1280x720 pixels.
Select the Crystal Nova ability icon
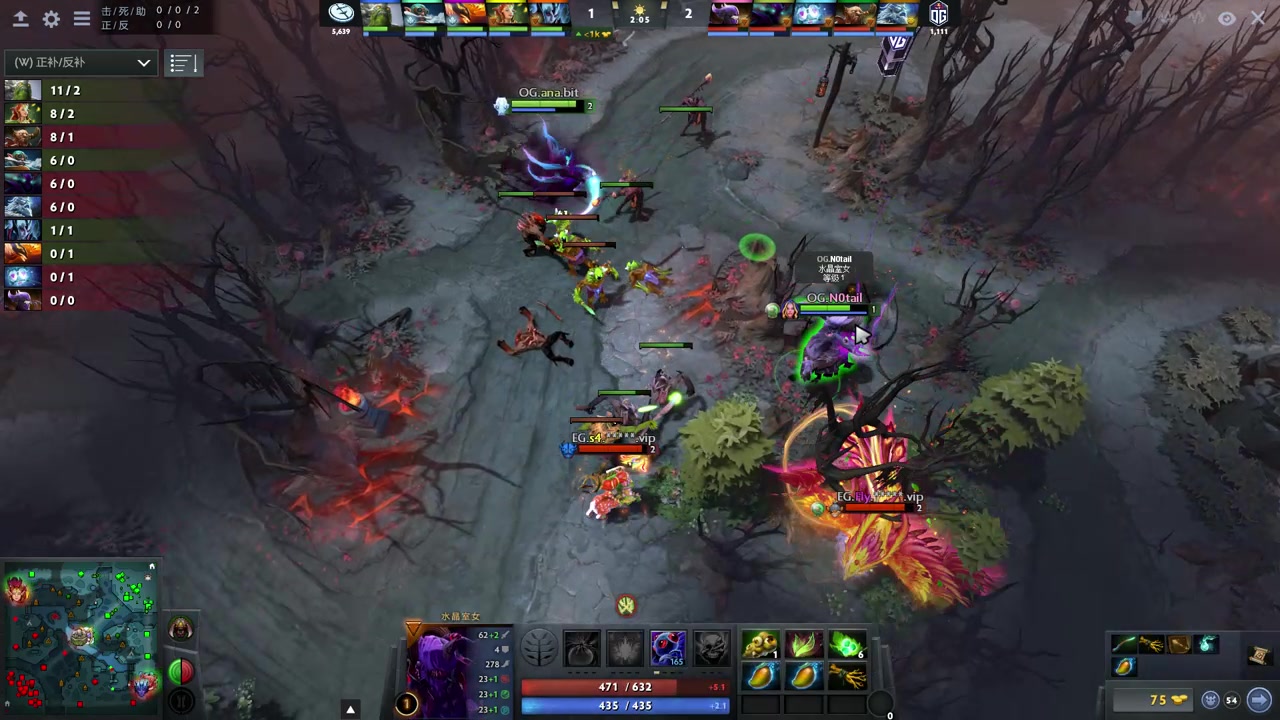pyautogui.click(x=582, y=648)
